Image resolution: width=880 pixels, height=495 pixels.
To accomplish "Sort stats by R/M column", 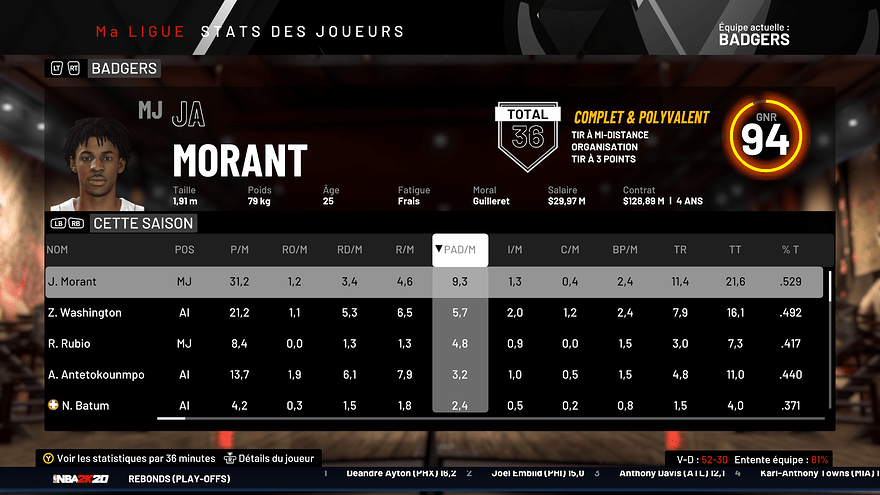I will 405,250.
